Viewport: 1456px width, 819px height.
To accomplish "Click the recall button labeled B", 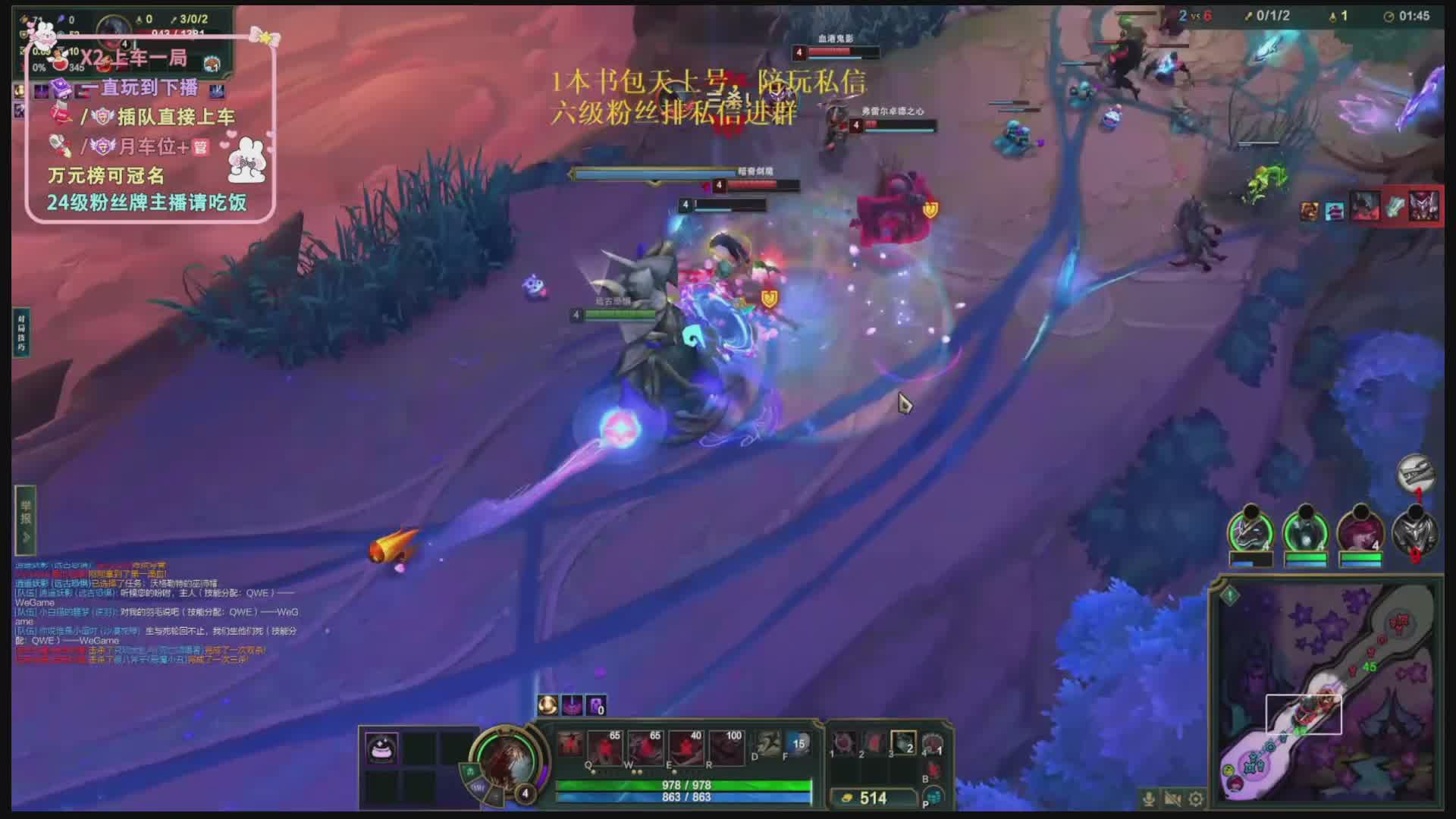I will point(934,770).
